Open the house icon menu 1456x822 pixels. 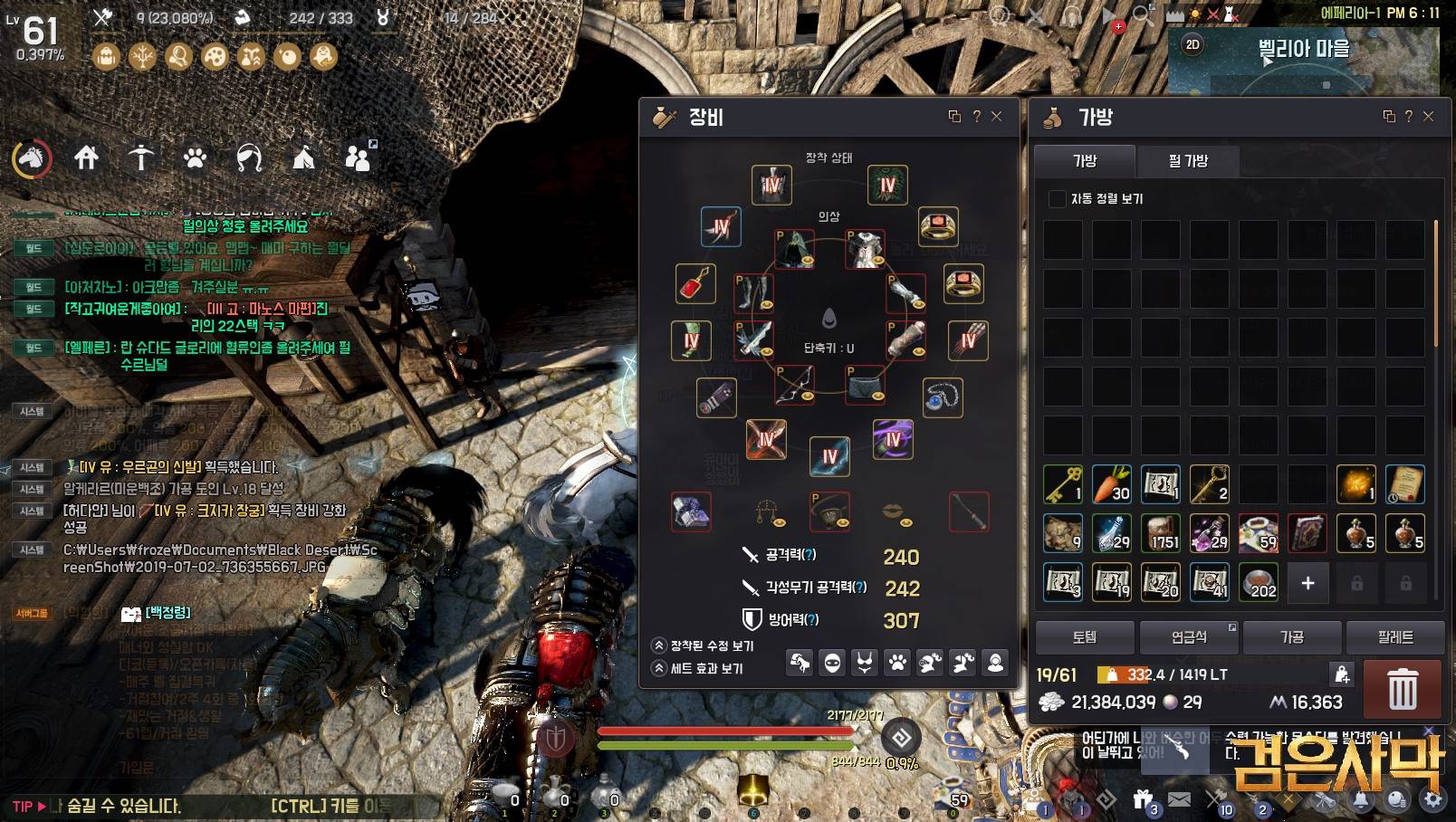point(86,158)
